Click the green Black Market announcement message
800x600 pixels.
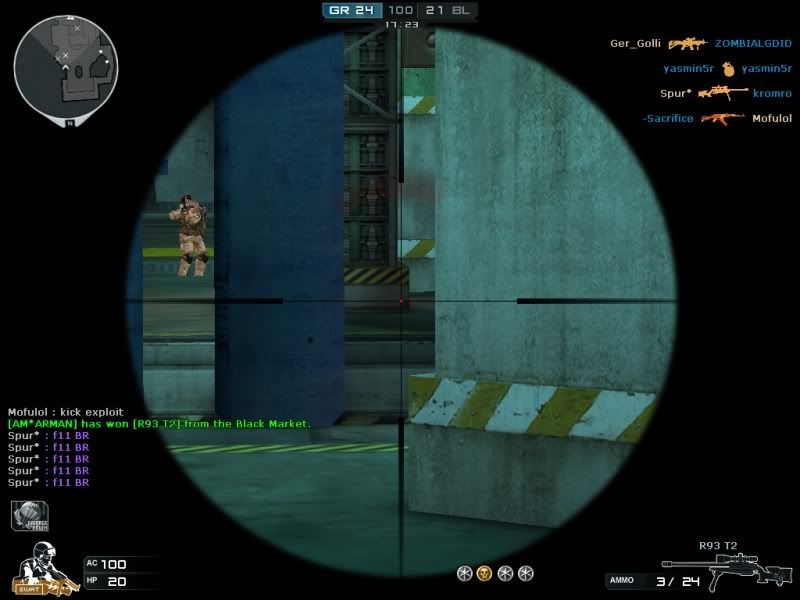pyautogui.click(x=159, y=424)
